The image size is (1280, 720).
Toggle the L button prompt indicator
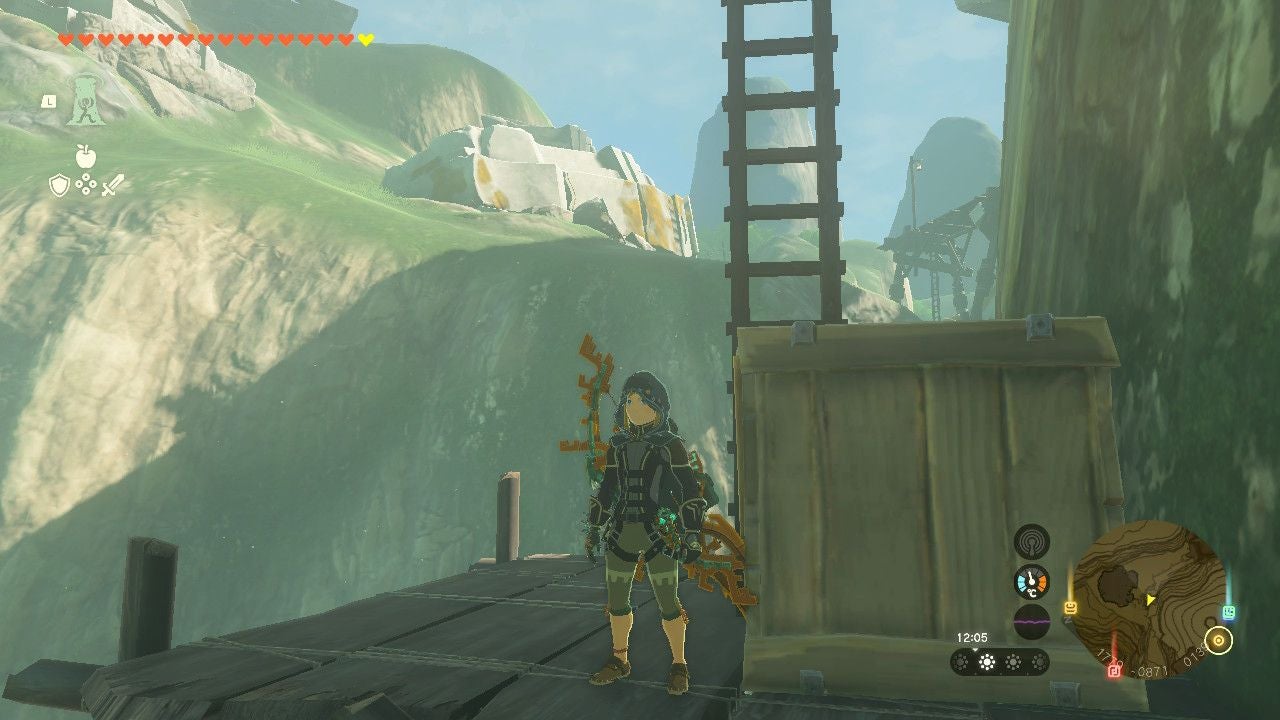point(49,101)
